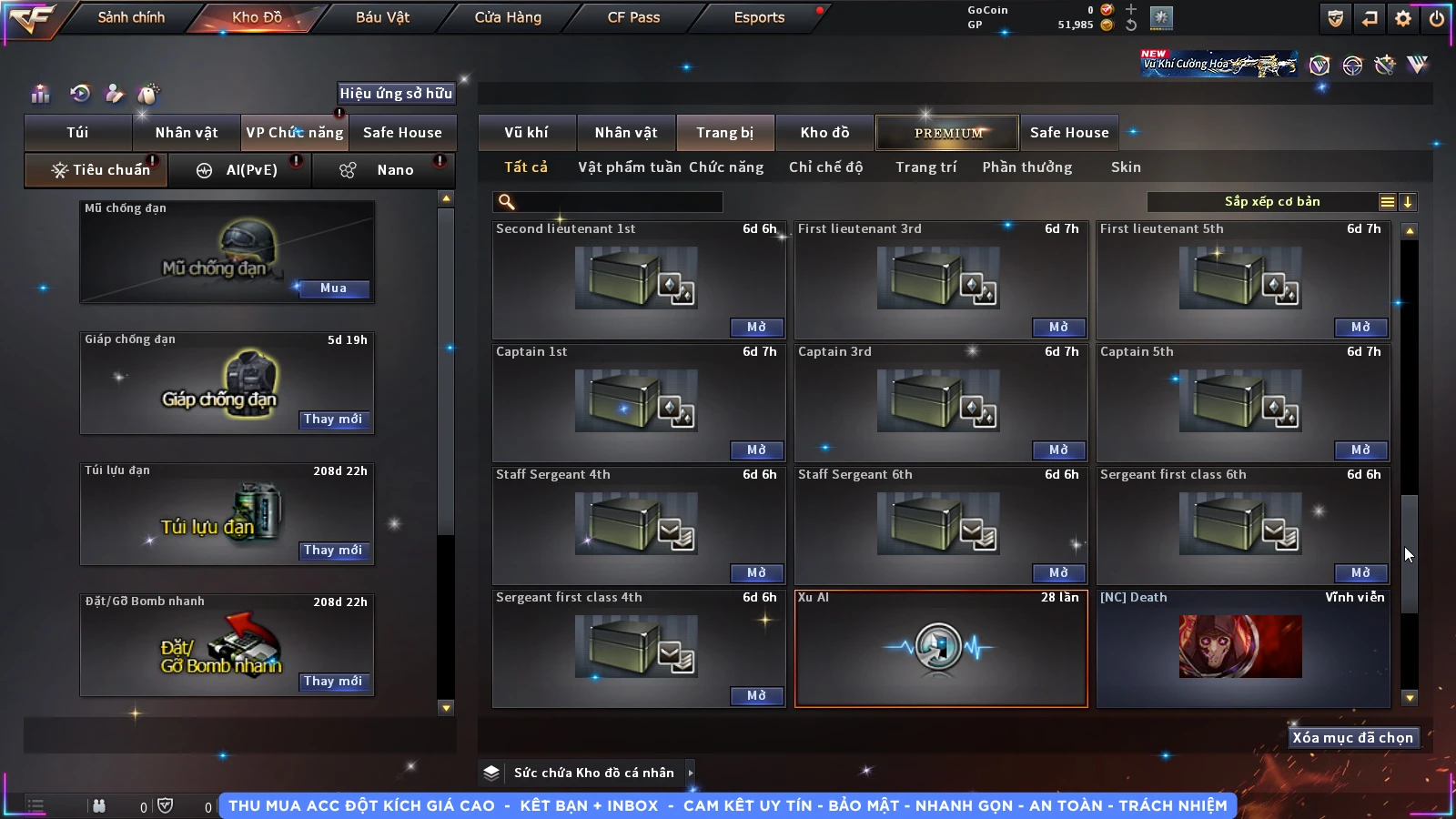1456x819 pixels.
Task: Show the Phần thưởng filter
Action: pyautogui.click(x=1026, y=167)
